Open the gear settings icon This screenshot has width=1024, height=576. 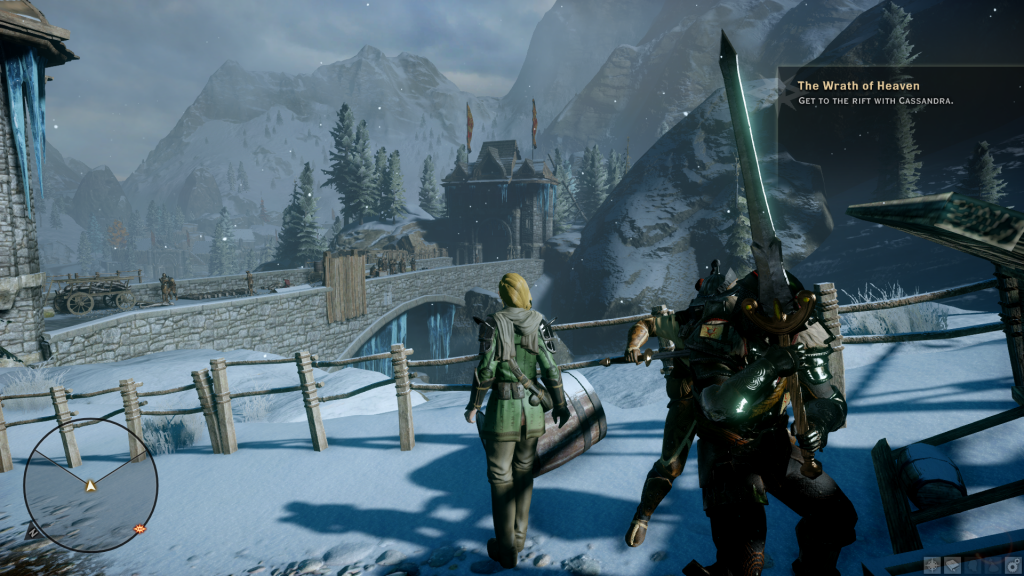(1011, 565)
